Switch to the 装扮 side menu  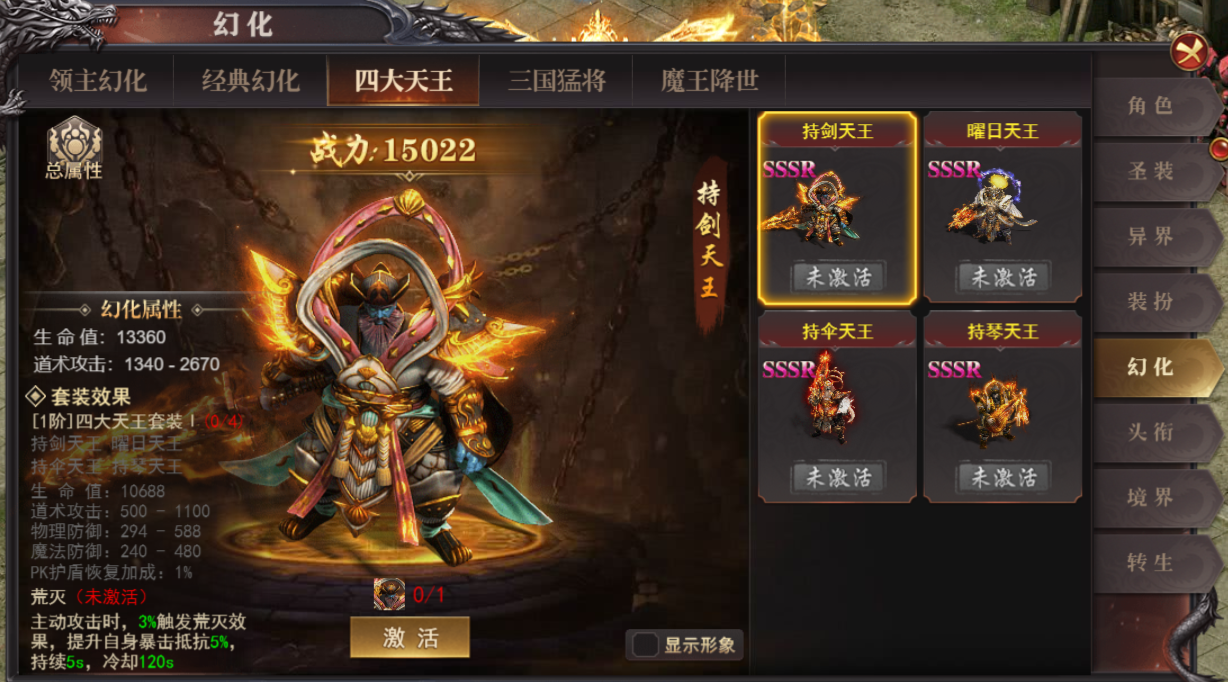[1150, 302]
